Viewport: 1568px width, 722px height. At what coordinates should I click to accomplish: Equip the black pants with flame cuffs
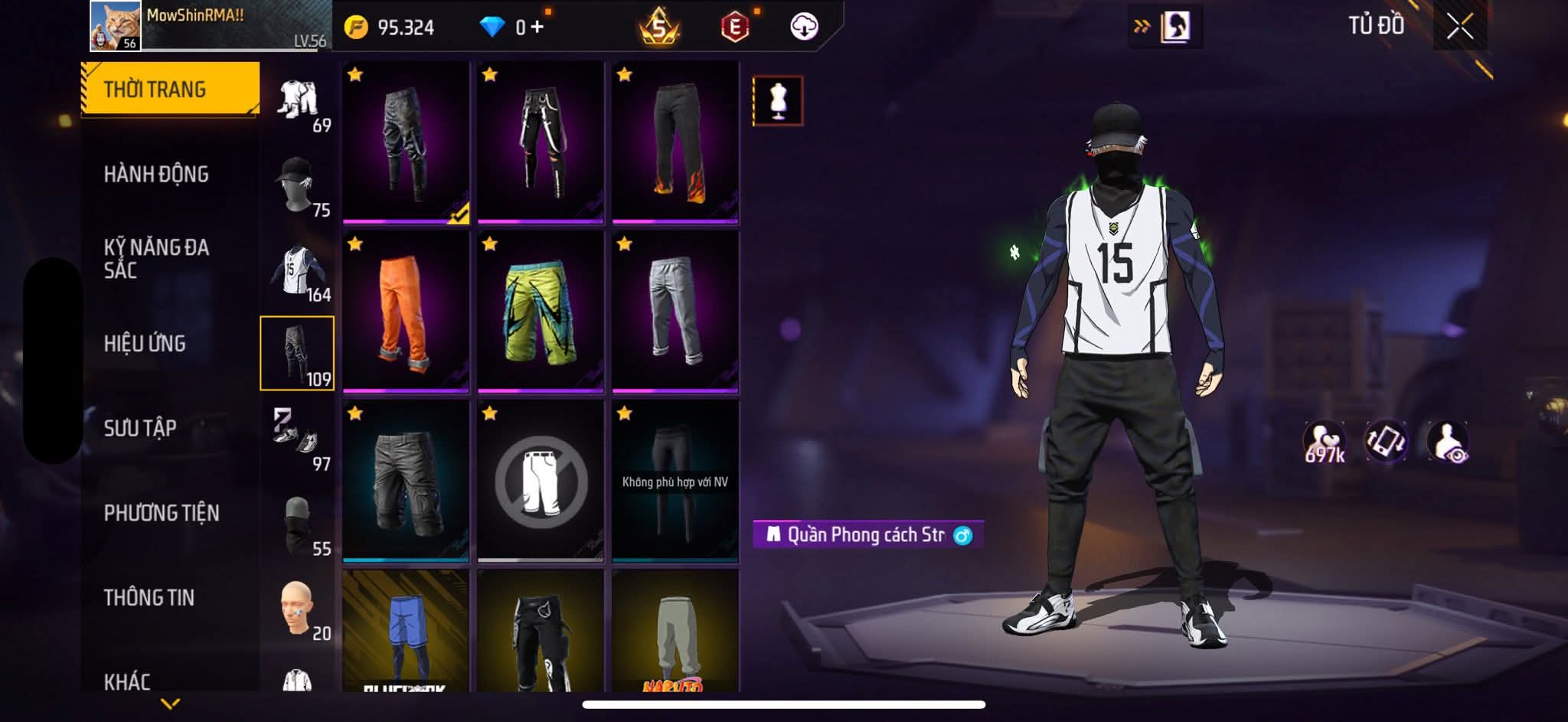[x=675, y=142]
